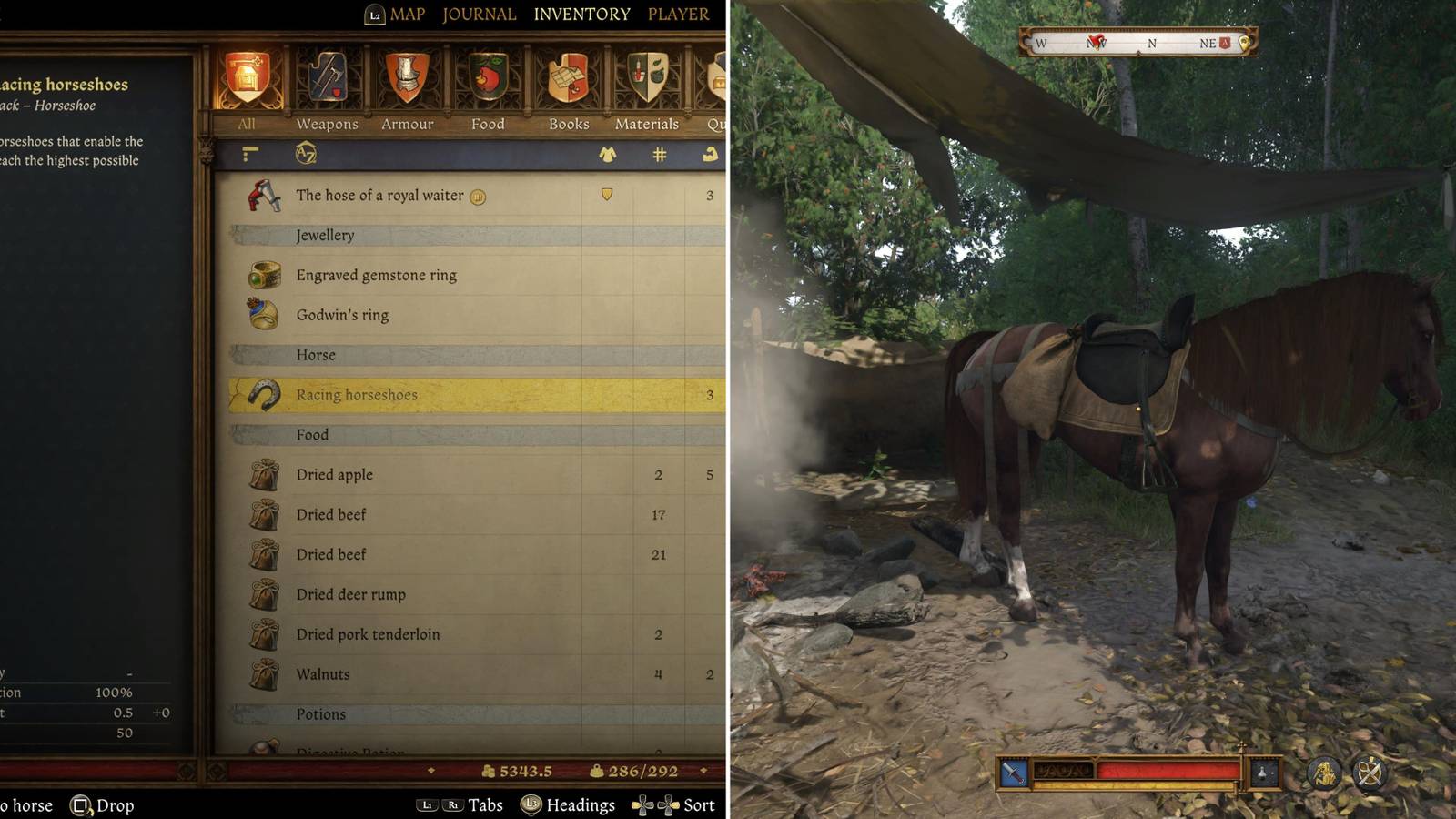1456x819 pixels.
Task: Select the clothing sort icon in the header
Action: (605, 154)
